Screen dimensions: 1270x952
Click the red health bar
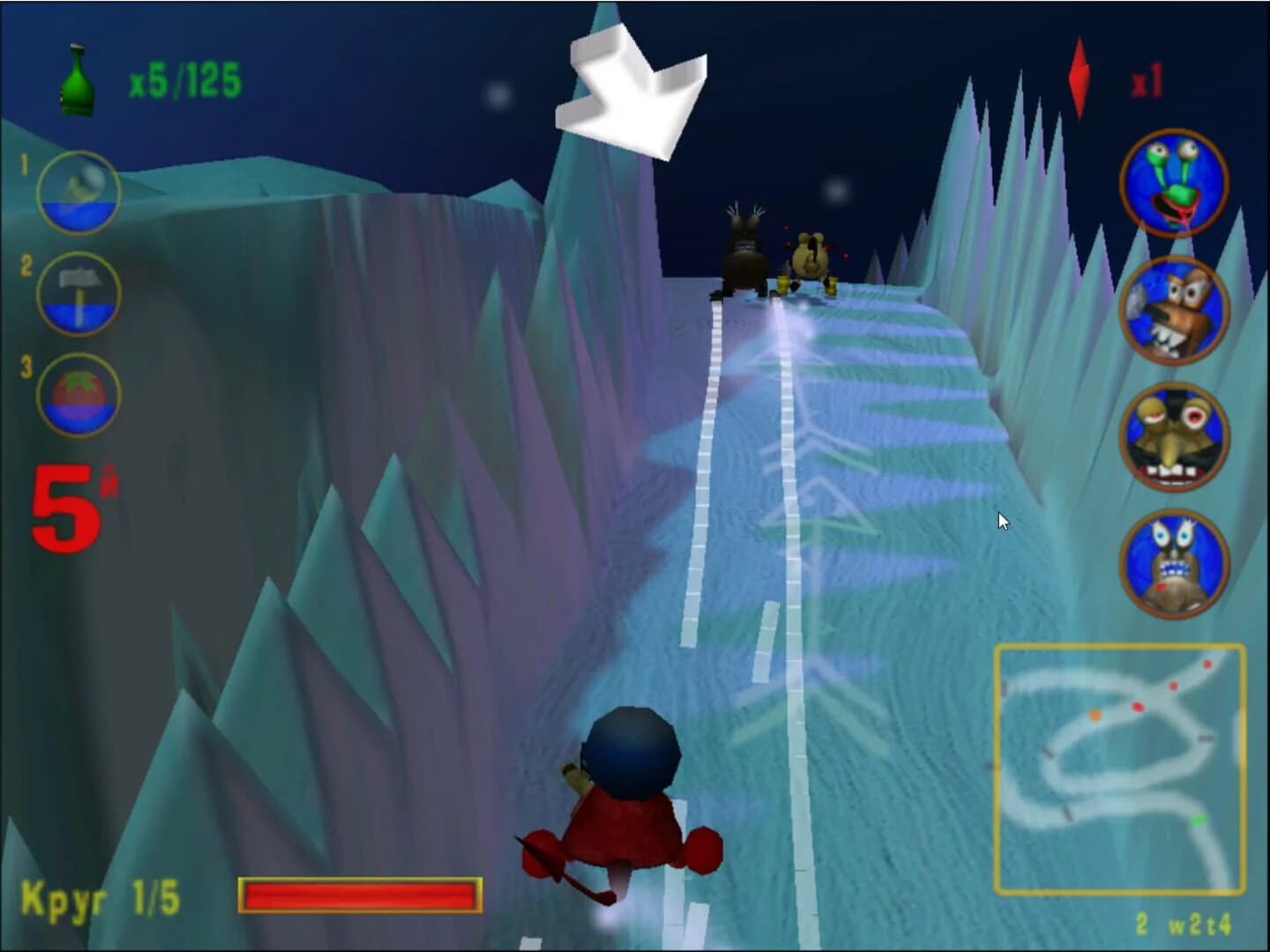pos(360,895)
